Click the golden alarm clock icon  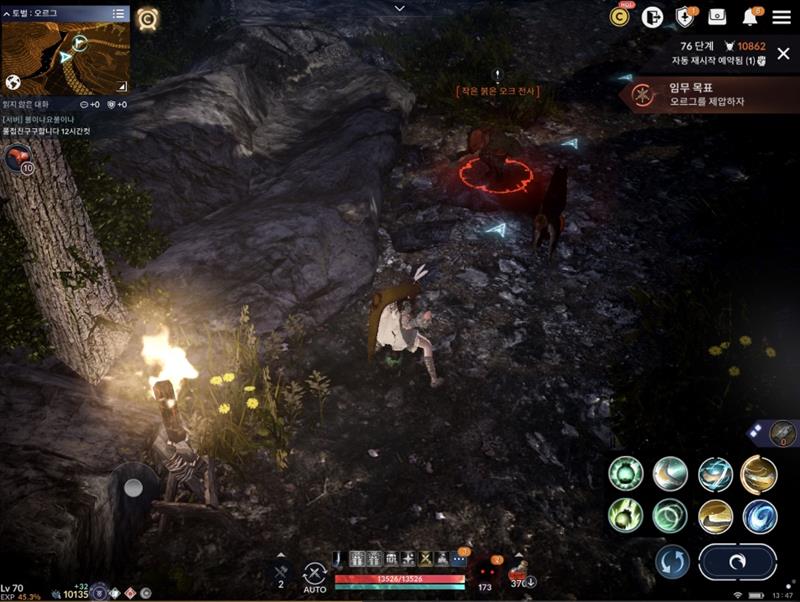148,17
